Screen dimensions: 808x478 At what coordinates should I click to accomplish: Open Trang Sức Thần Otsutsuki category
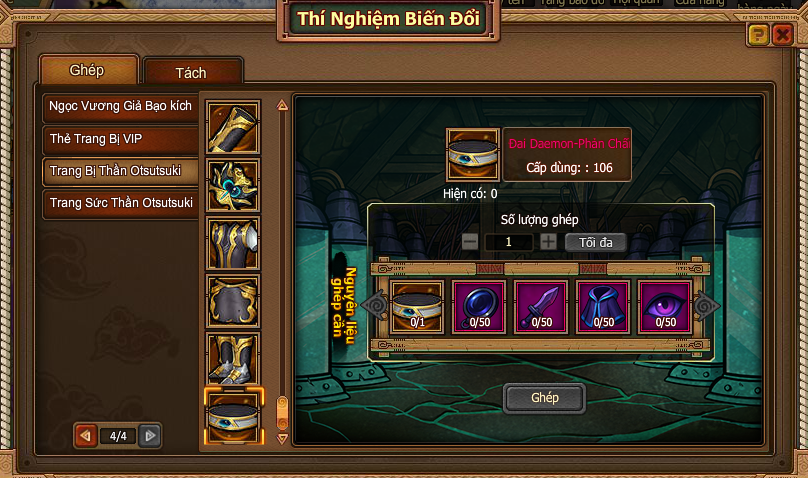pyautogui.click(x=120, y=204)
